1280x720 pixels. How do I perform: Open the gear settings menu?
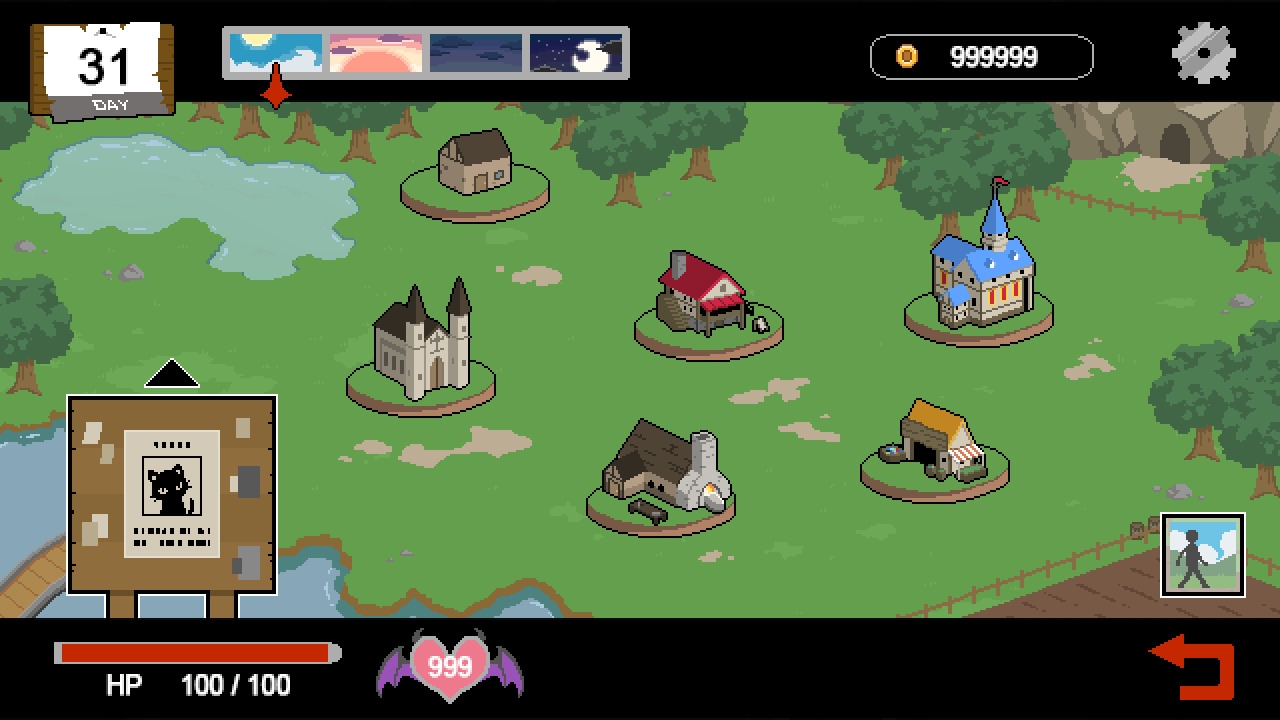[1203, 52]
